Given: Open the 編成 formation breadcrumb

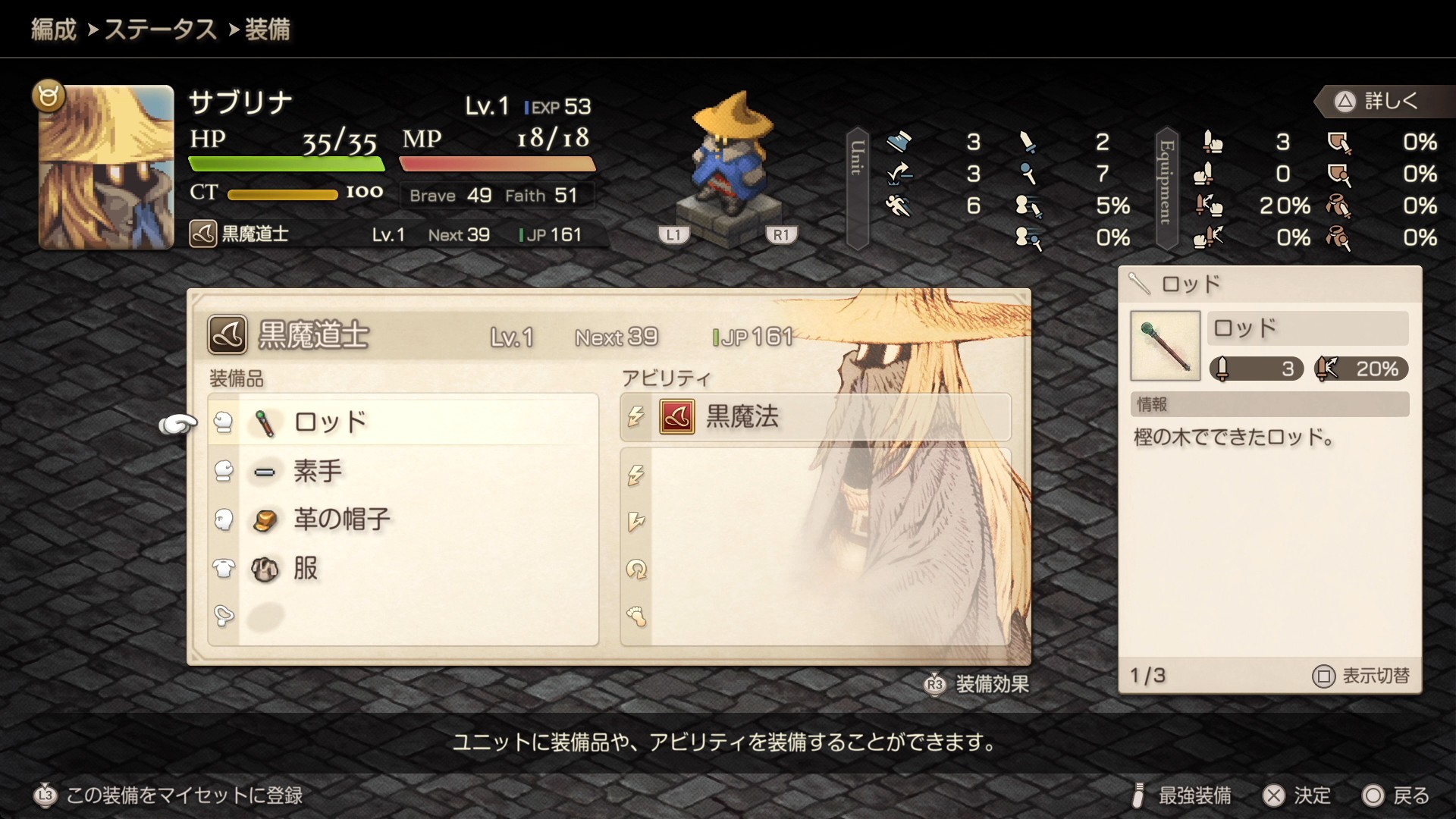Looking at the screenshot, I should click(53, 30).
